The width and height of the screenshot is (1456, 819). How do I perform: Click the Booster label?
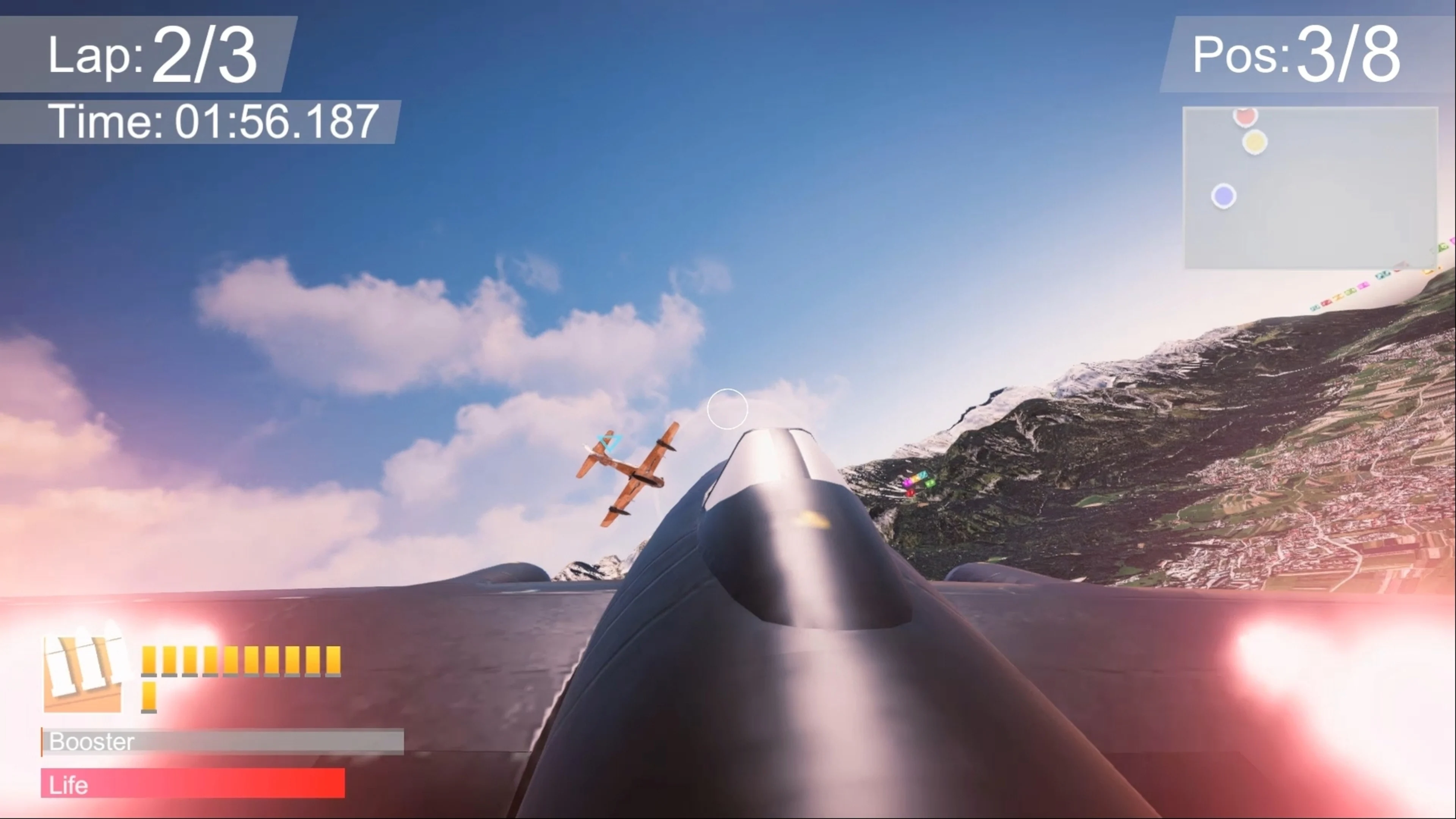tap(91, 742)
